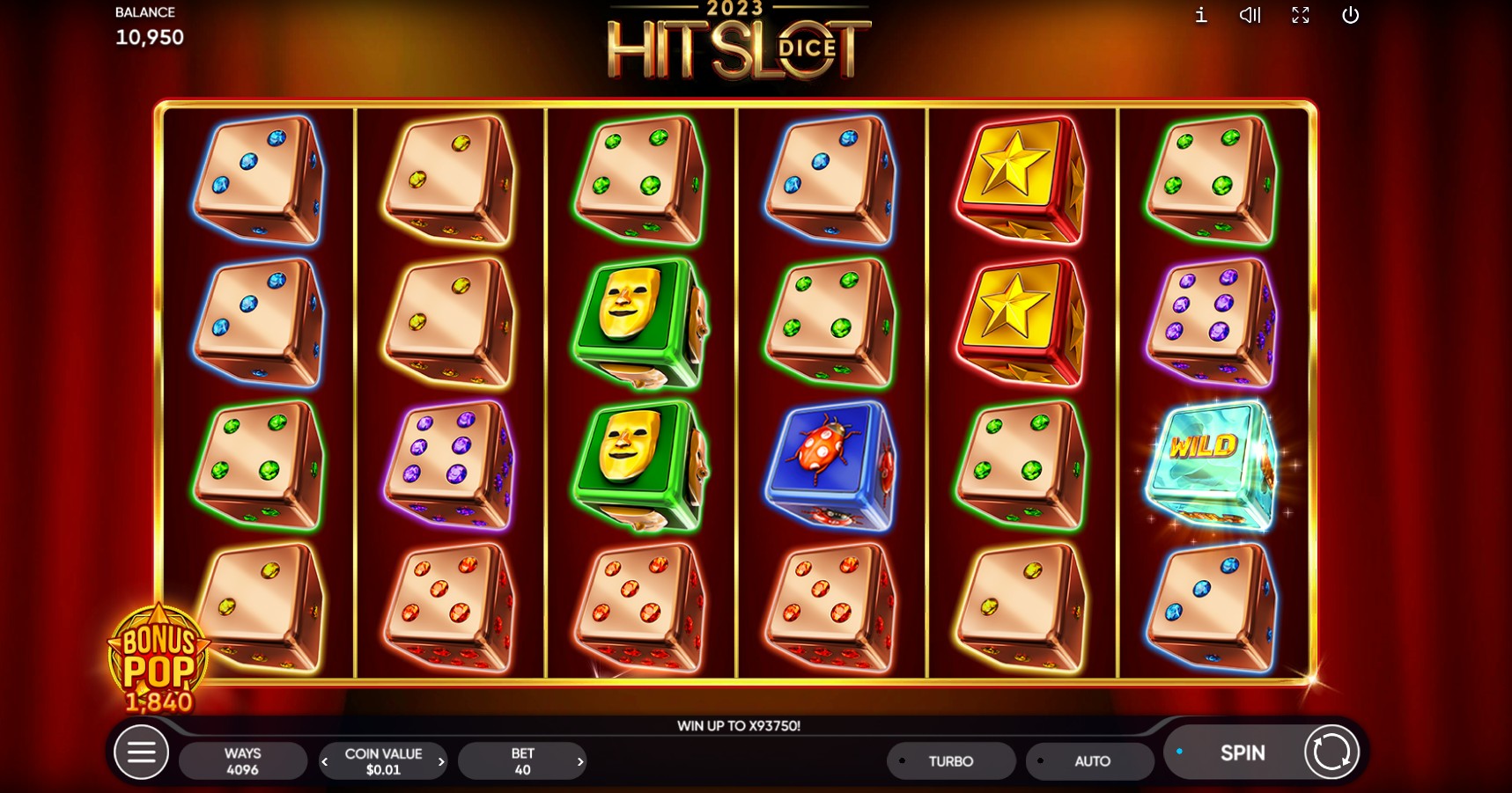Image resolution: width=1512 pixels, height=793 pixels.
Task: Increase bet using the arrow
Action: point(580,760)
